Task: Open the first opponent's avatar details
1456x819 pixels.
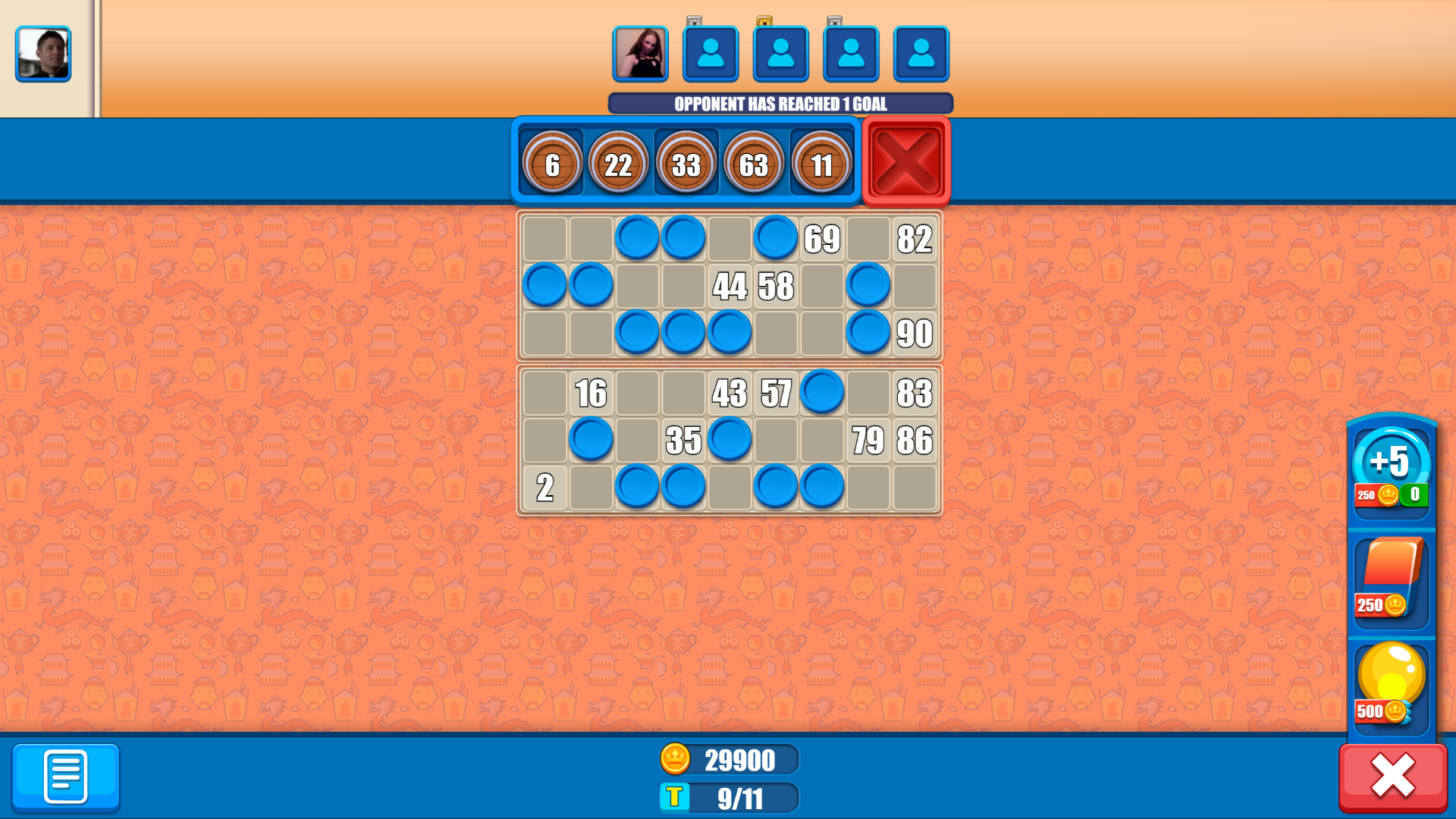Action: click(641, 54)
